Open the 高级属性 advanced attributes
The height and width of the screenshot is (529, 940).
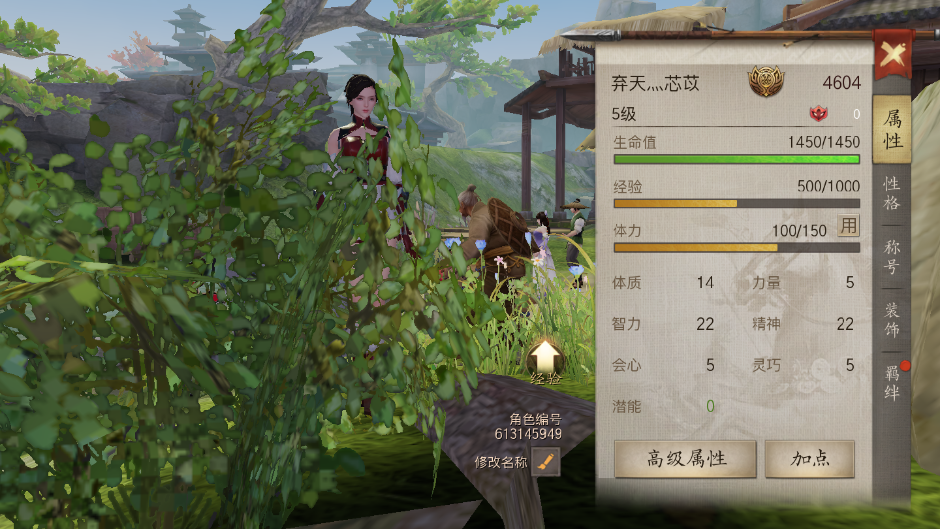tap(685, 459)
